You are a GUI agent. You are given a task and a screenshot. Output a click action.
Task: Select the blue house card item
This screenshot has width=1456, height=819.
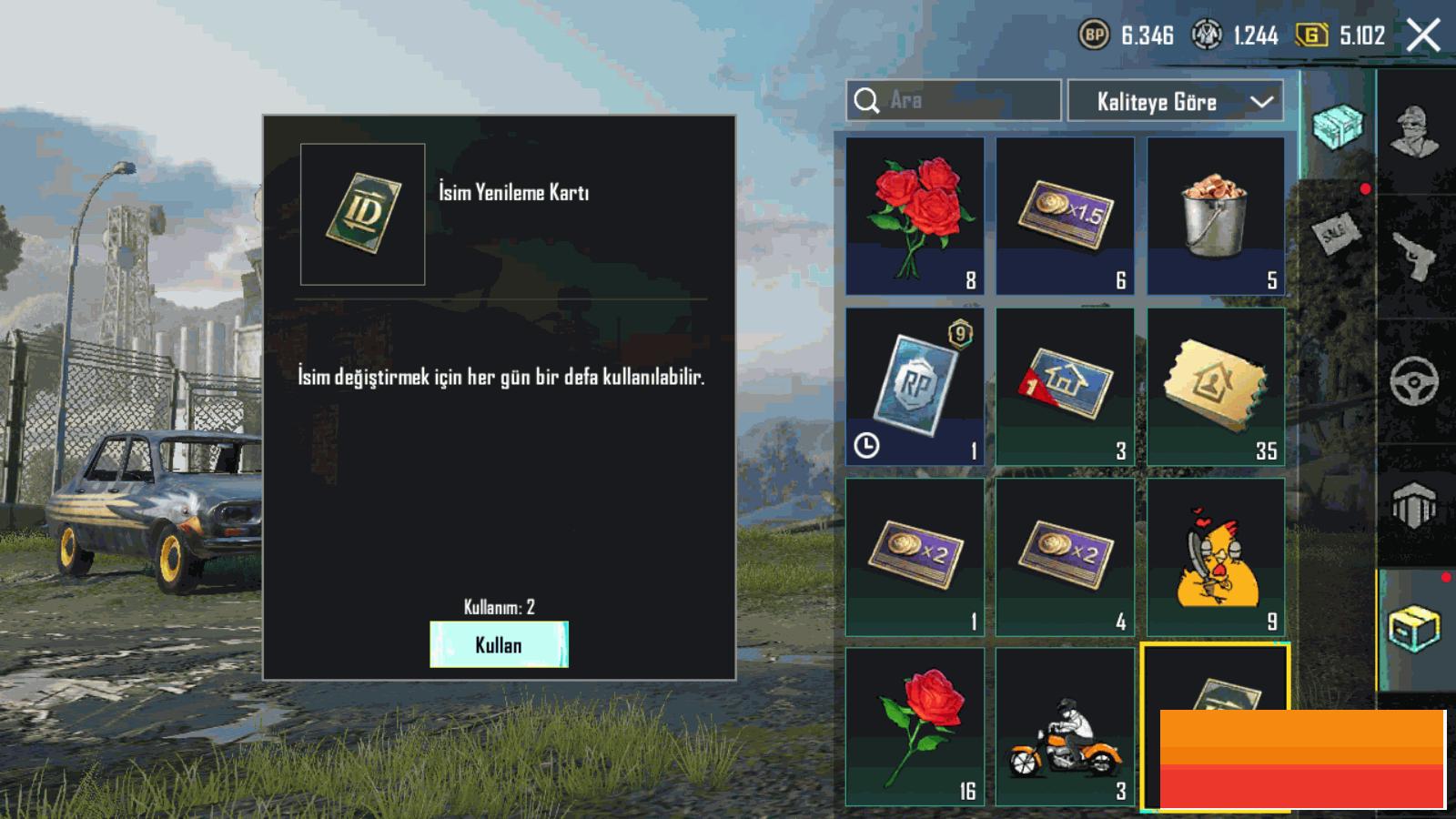tap(1065, 386)
